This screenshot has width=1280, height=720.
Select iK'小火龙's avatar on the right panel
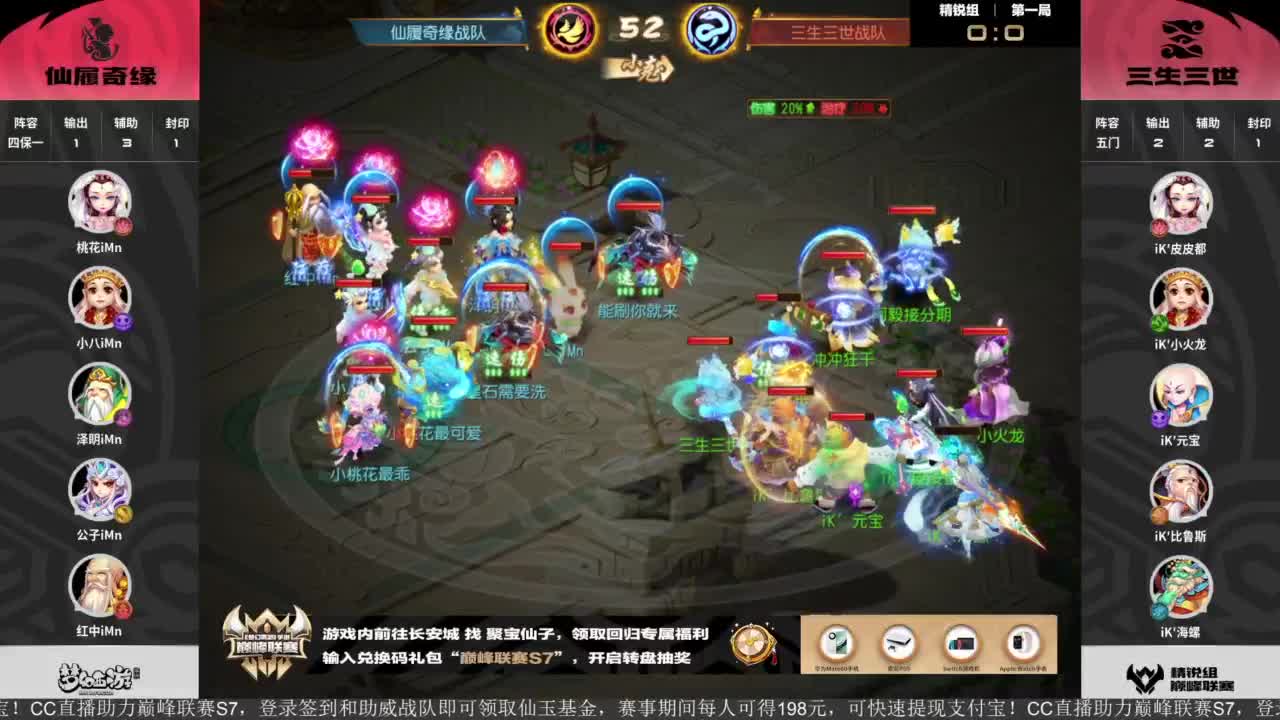tap(1181, 298)
